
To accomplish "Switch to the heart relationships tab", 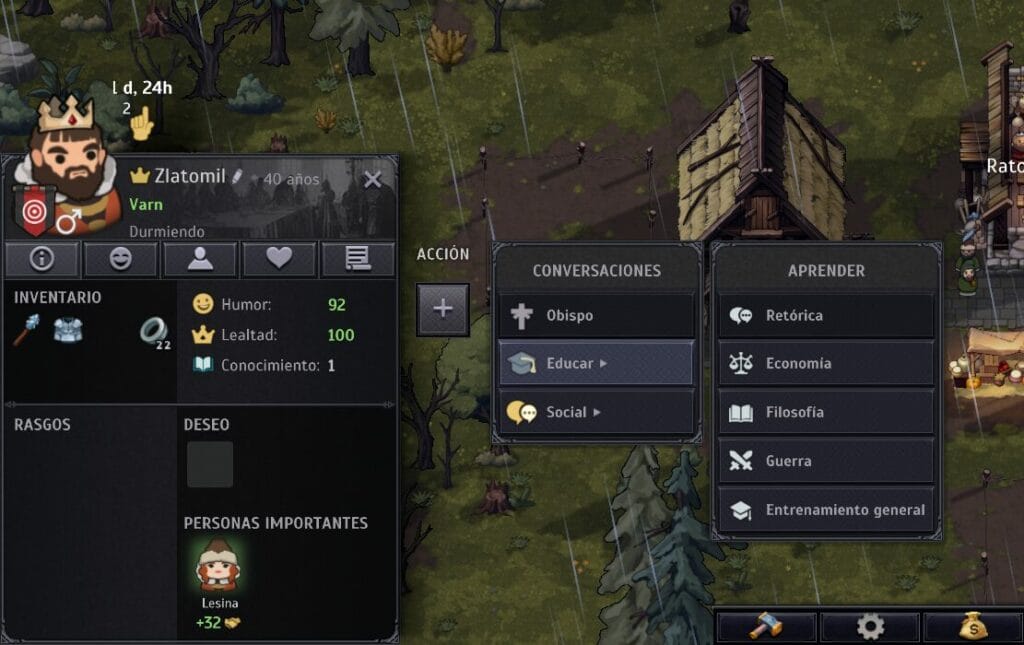I will coord(279,259).
